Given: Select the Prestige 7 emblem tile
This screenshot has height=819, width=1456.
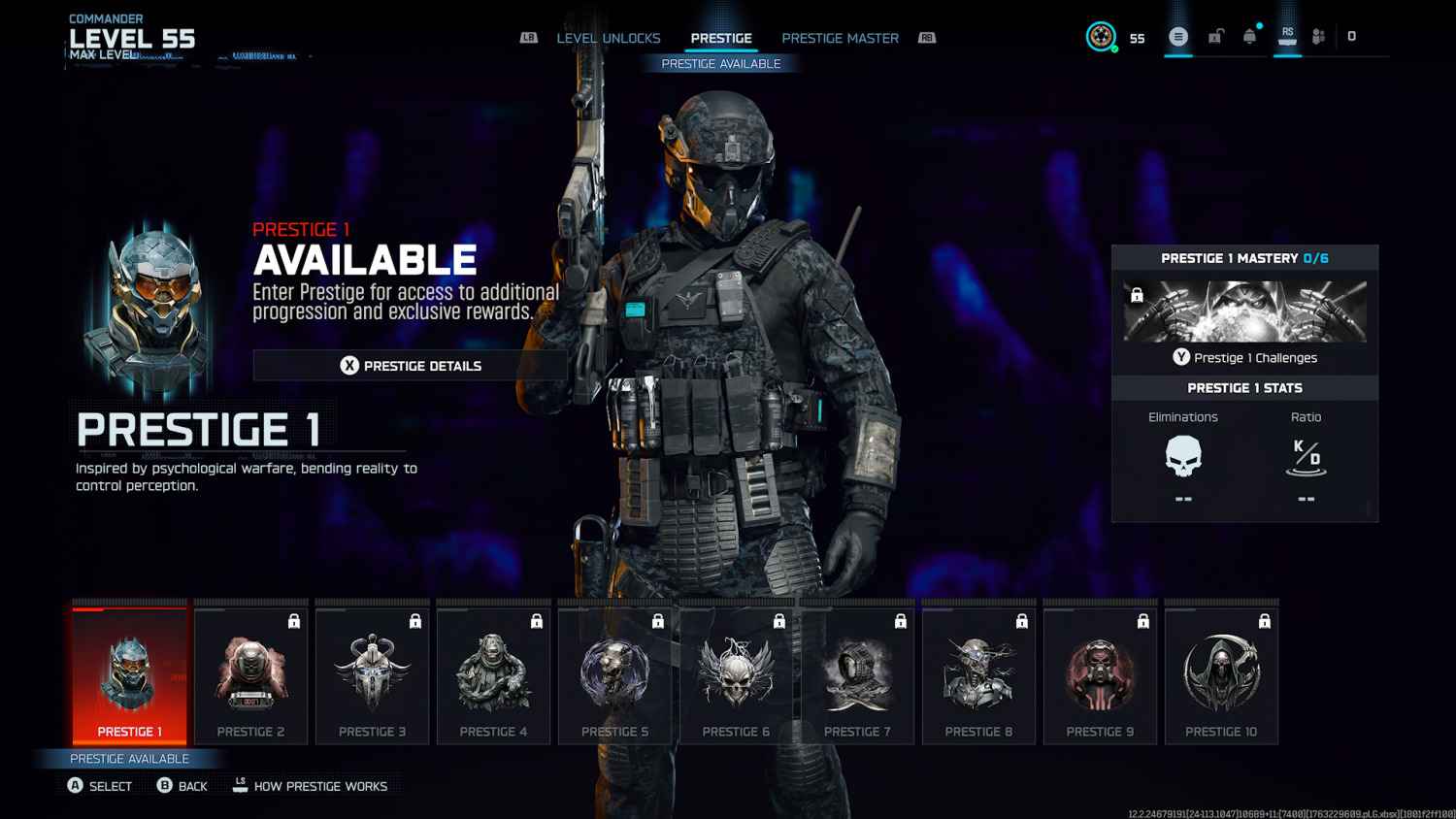Looking at the screenshot, I should click(857, 676).
